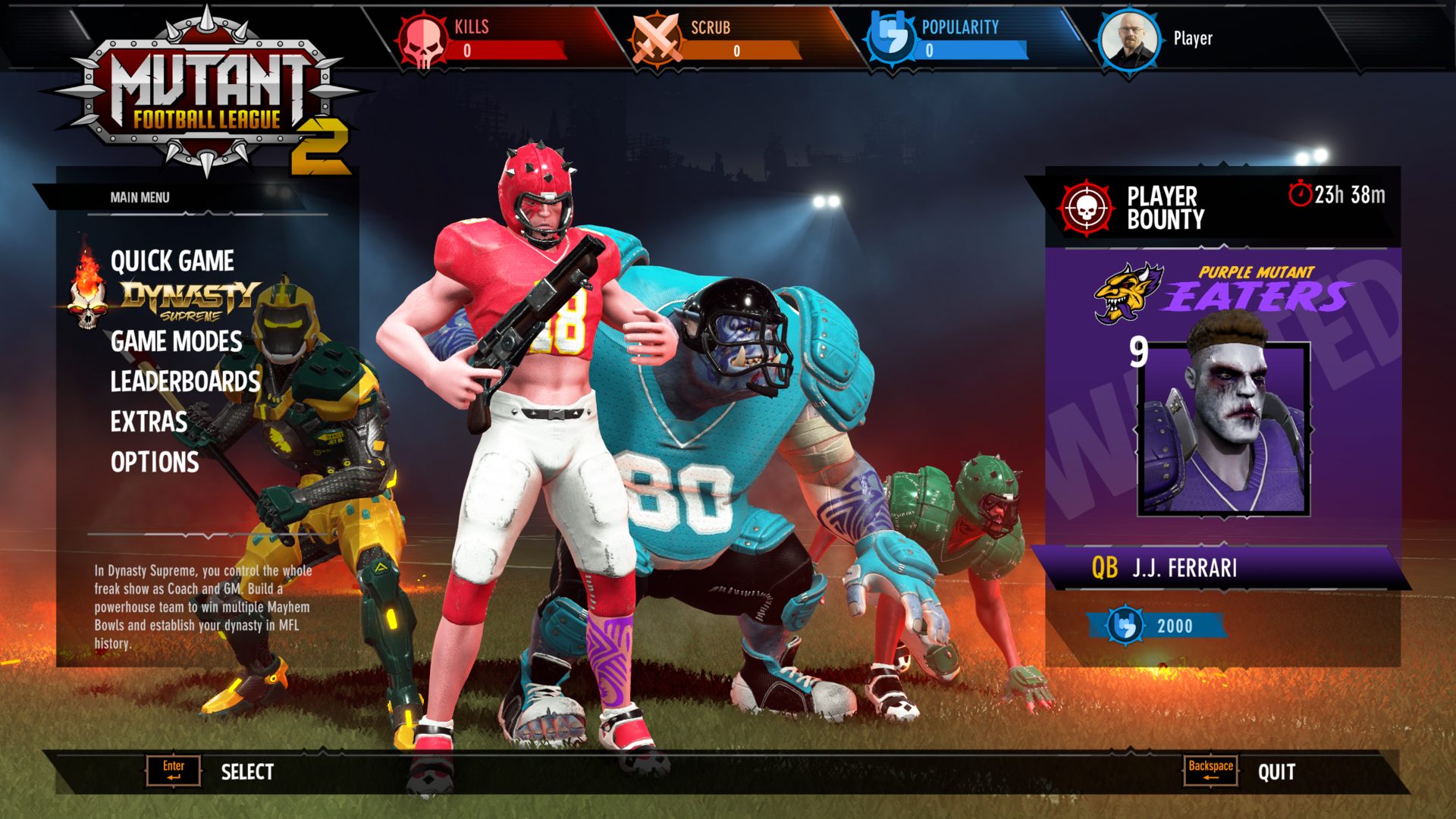Select the J.J. Ferrari bounty portrait
Screen dimensions: 1456x819
tap(1224, 428)
